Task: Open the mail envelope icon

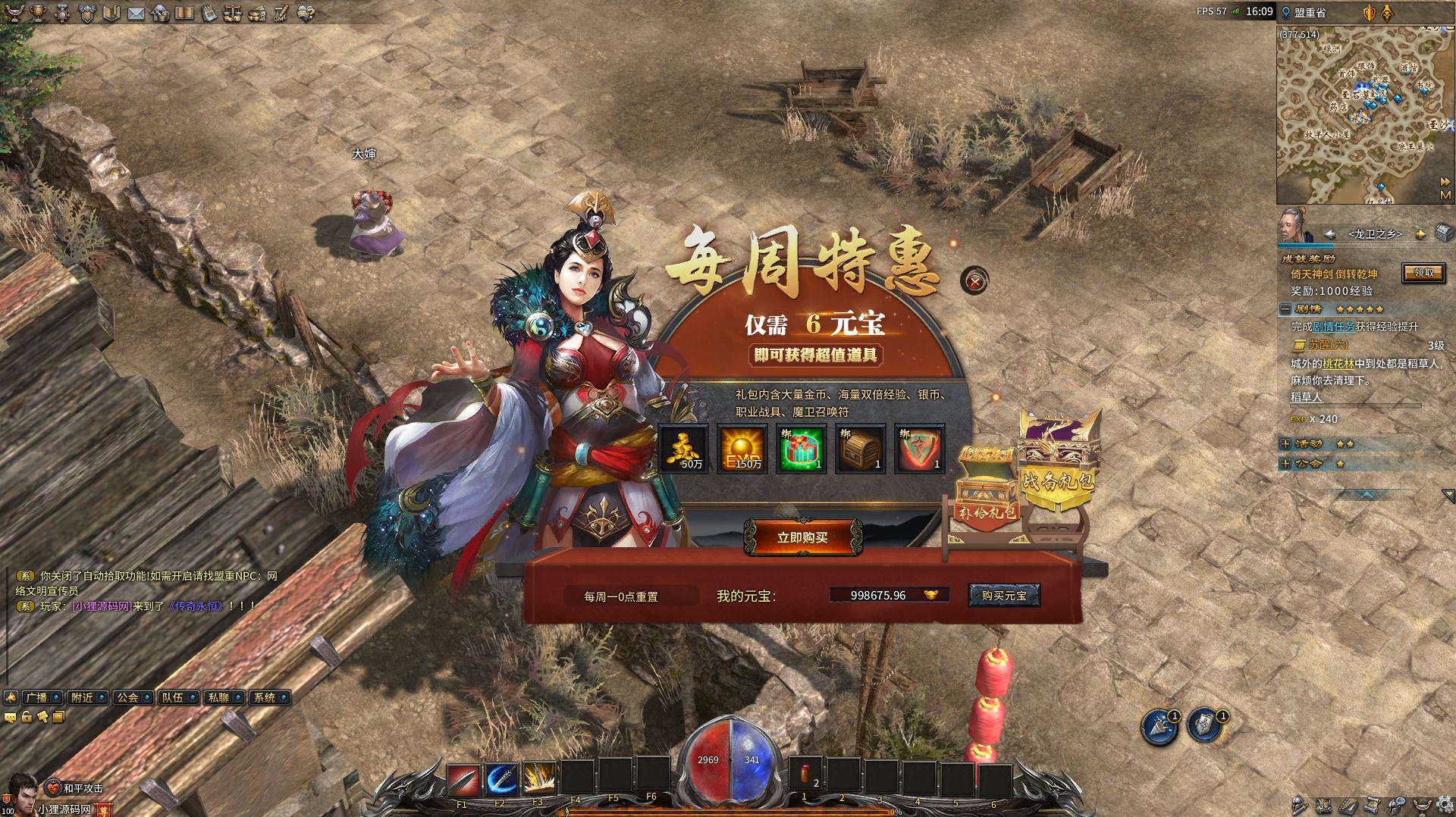Action: point(136,13)
